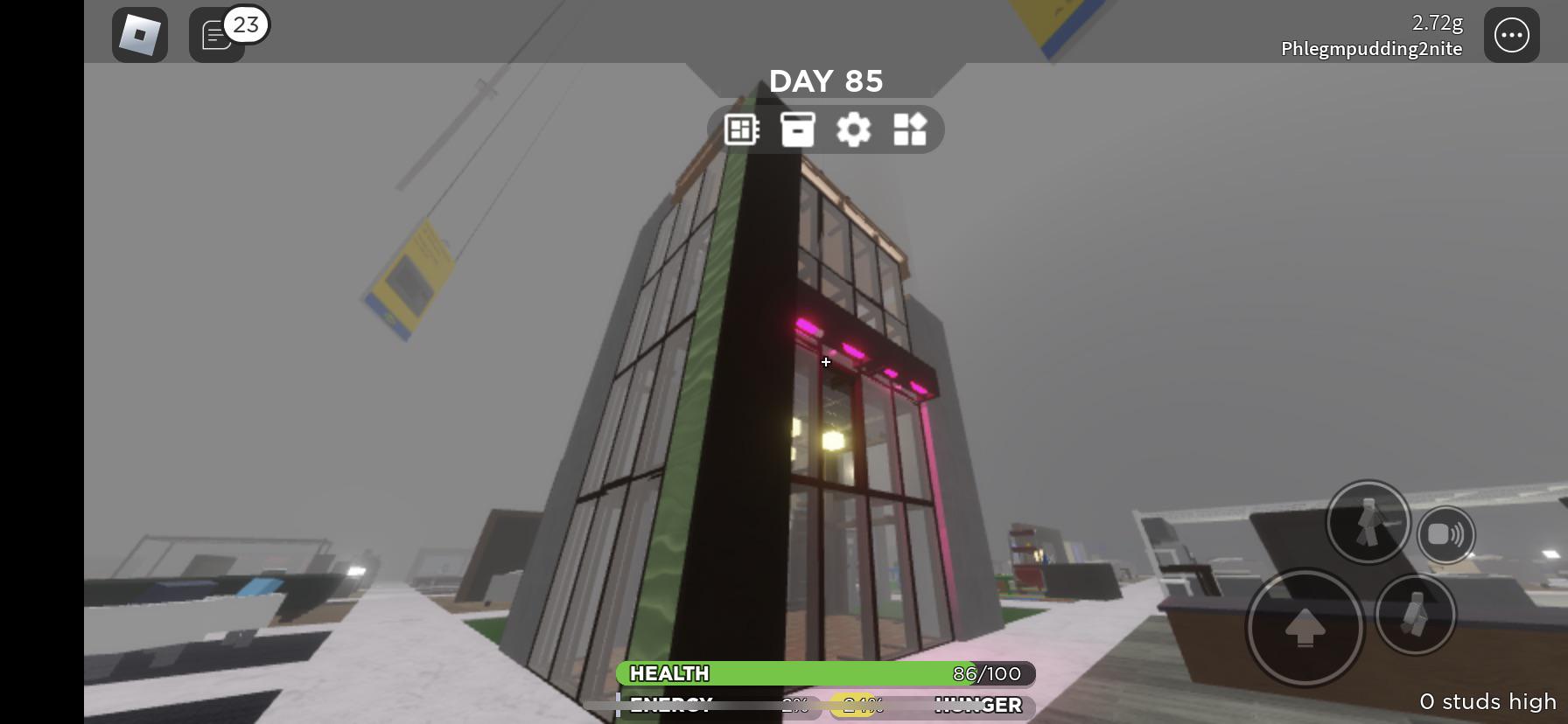Tap the 2.72g currency display

pos(1436,24)
